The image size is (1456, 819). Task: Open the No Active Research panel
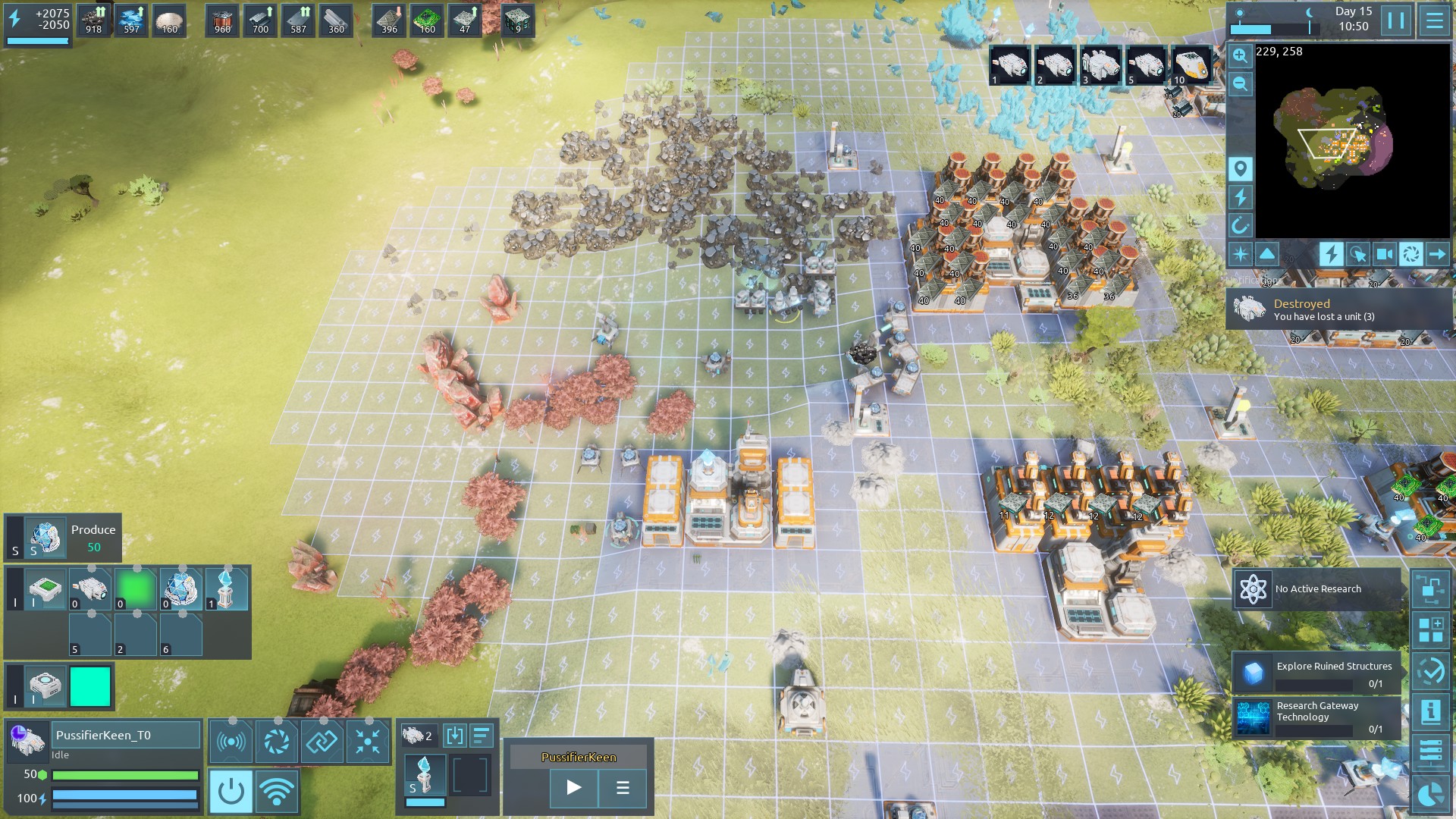[1318, 589]
